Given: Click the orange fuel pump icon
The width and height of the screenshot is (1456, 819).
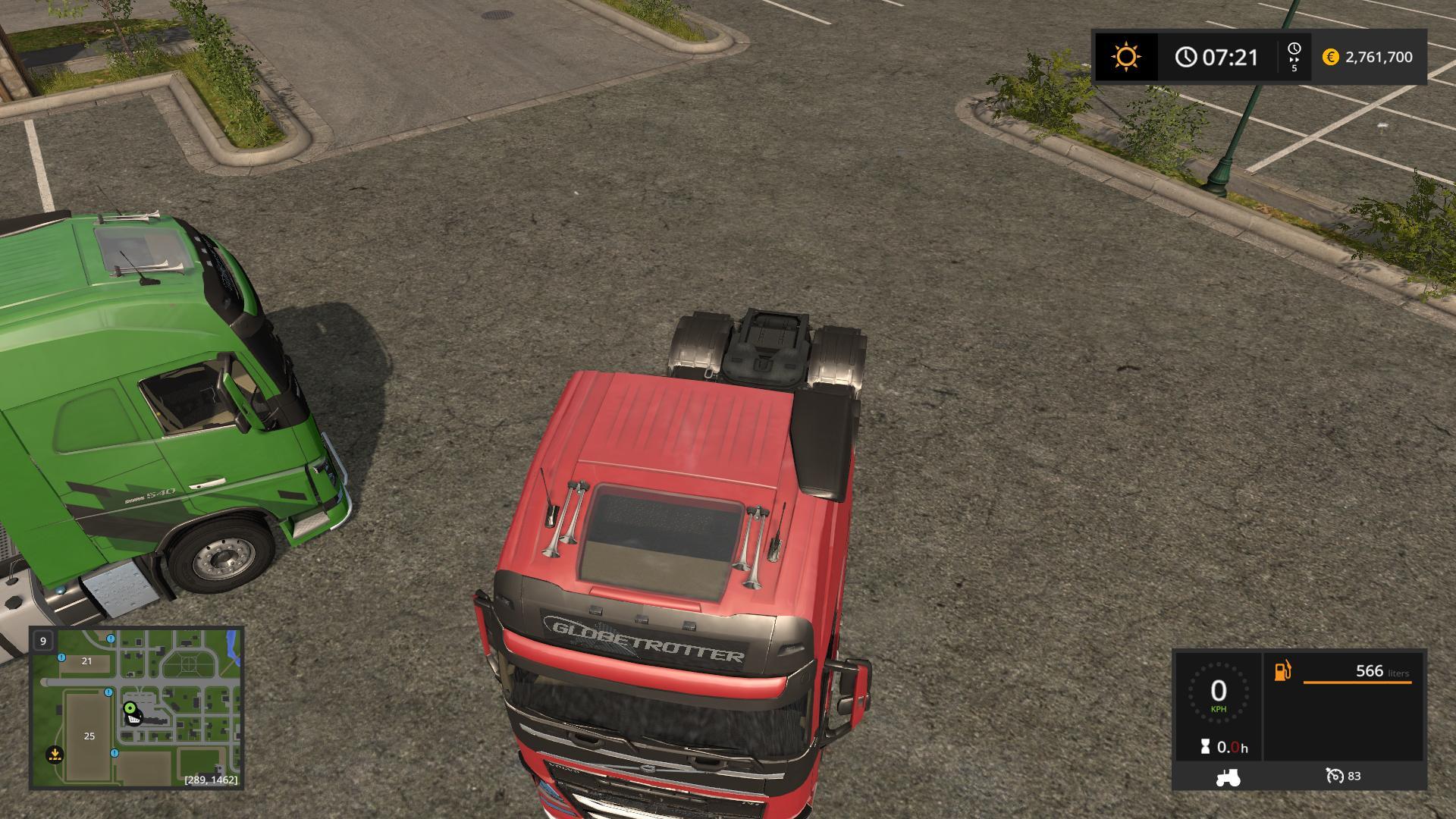Looking at the screenshot, I should 1282,671.
